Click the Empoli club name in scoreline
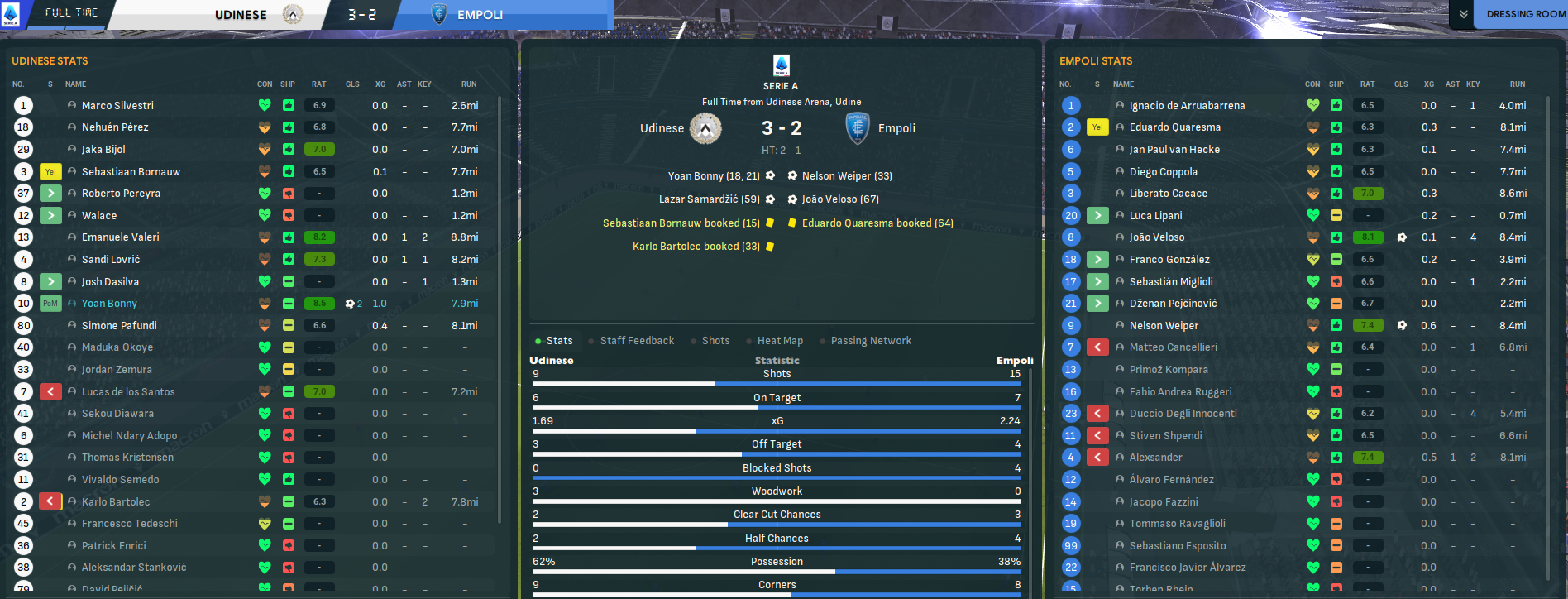The width and height of the screenshot is (1568, 599). (896, 128)
